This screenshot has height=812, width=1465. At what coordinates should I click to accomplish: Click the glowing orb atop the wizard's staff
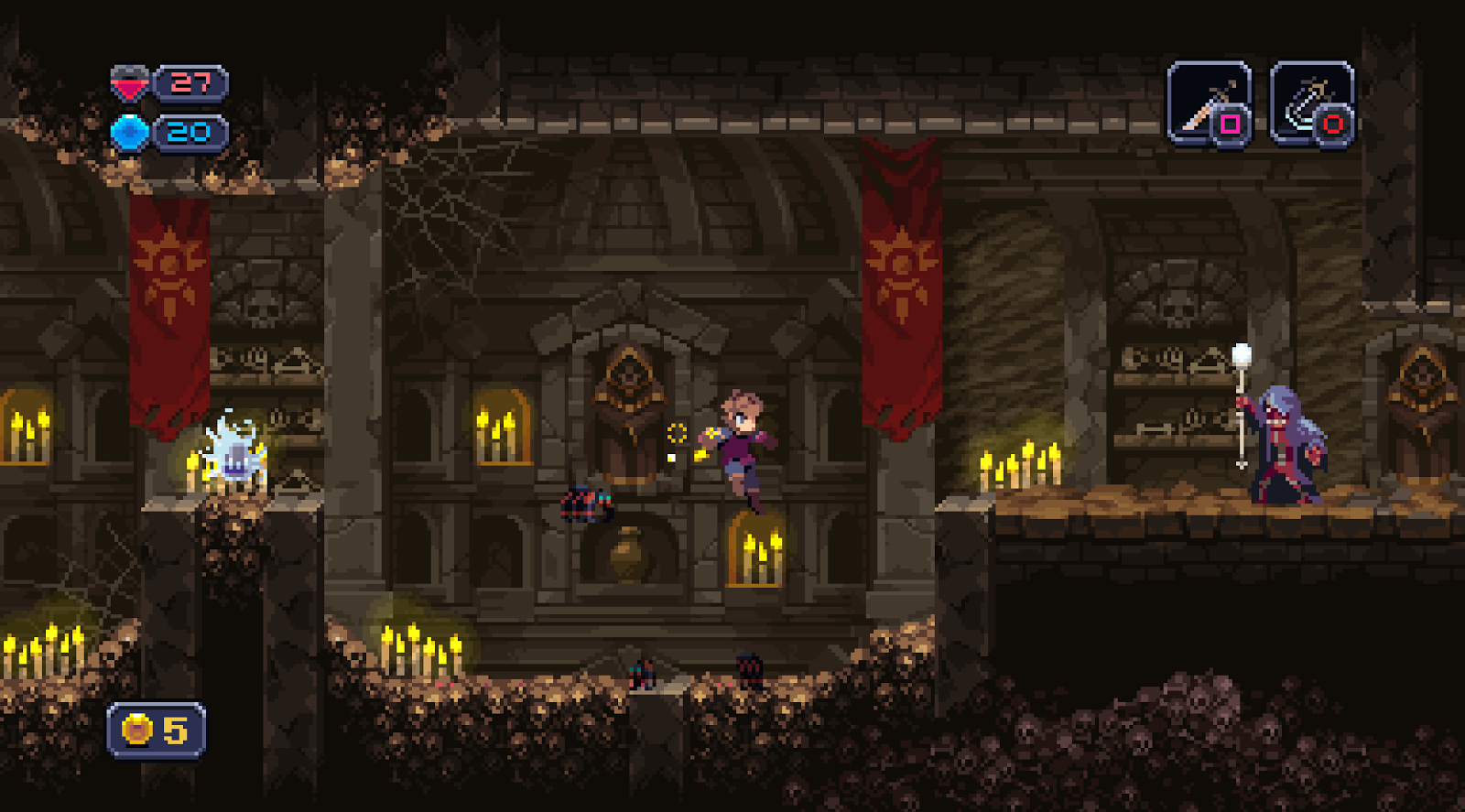[1242, 351]
